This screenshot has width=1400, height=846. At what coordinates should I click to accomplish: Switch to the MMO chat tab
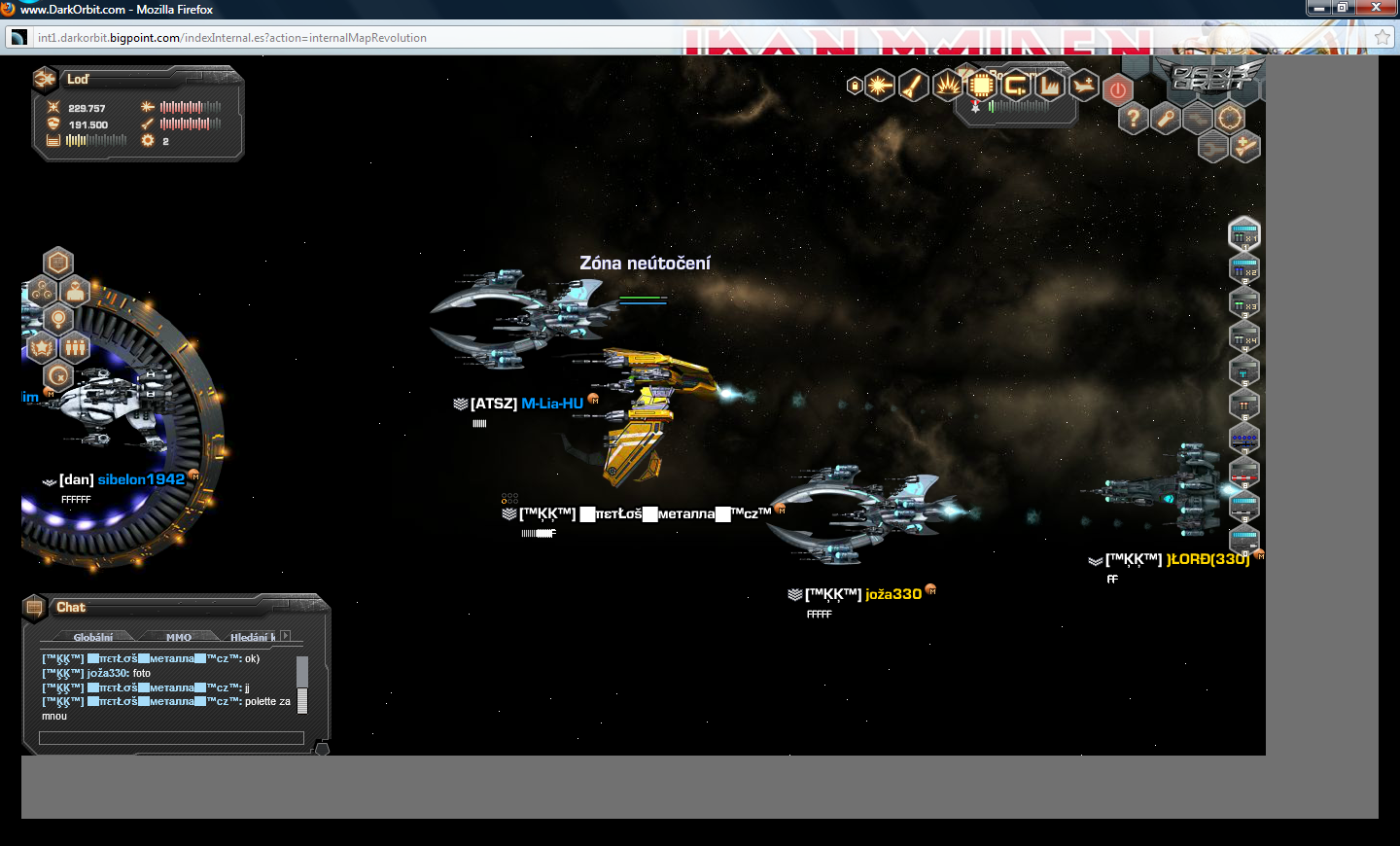179,637
